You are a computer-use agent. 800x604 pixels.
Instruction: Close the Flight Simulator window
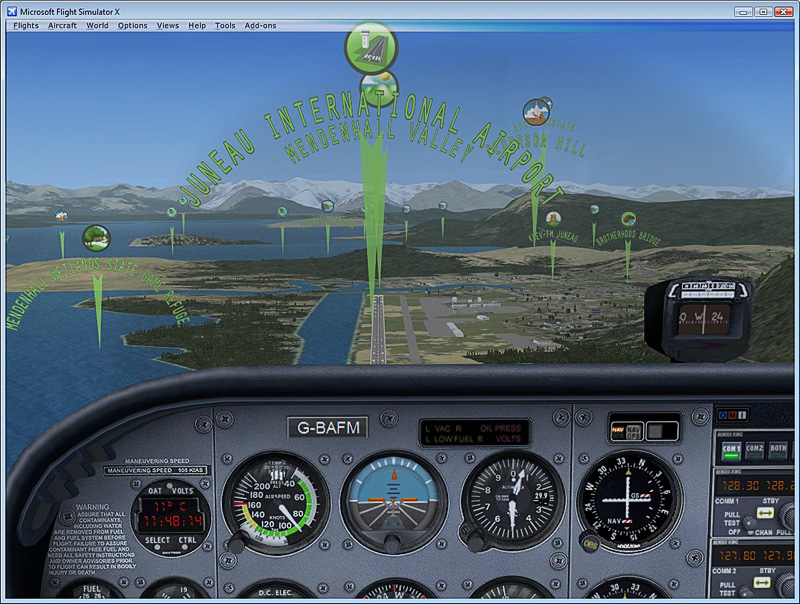(783, 10)
